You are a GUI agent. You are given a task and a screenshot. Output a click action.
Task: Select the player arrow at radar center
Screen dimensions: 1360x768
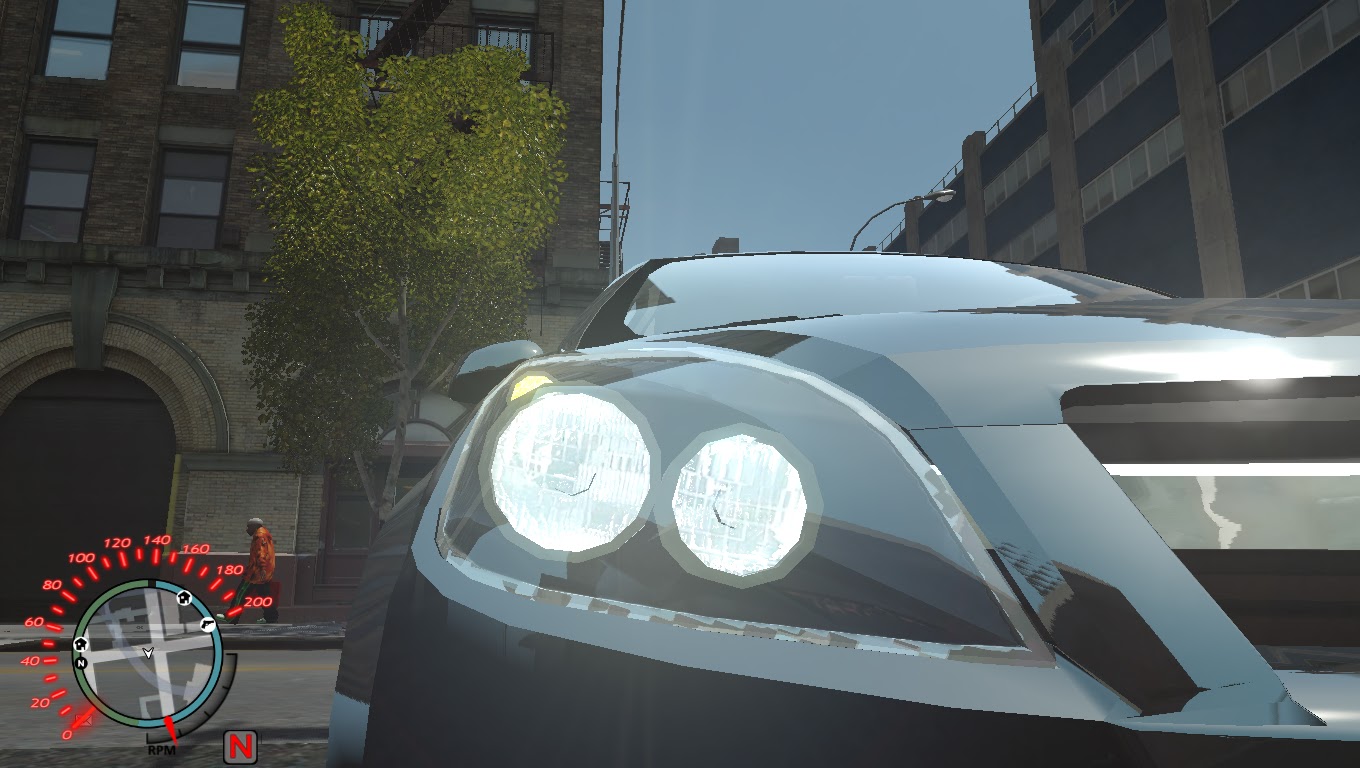[148, 652]
